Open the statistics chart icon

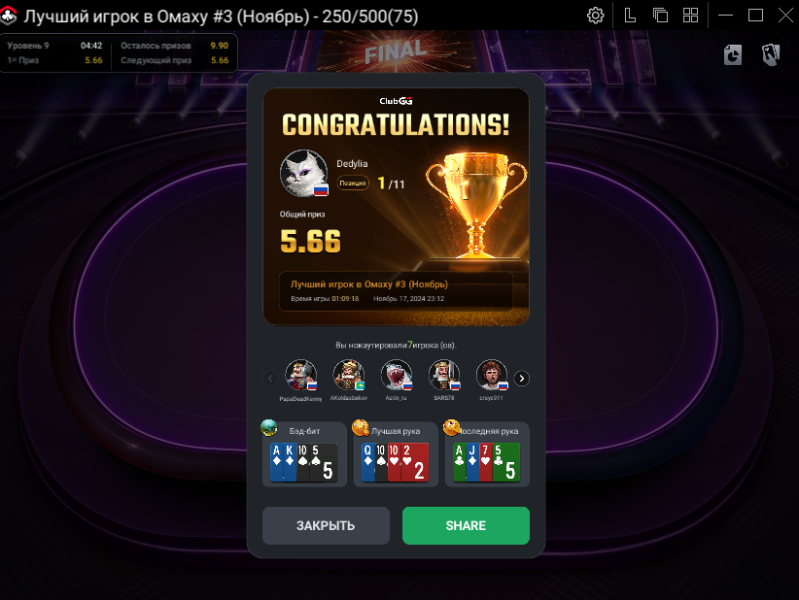click(733, 55)
